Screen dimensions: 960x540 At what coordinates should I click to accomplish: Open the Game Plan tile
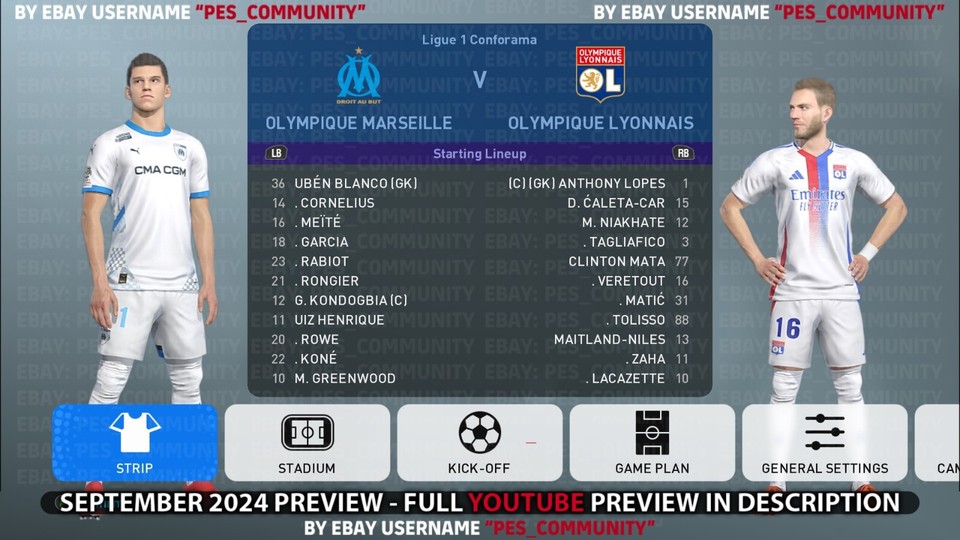pyautogui.click(x=652, y=442)
